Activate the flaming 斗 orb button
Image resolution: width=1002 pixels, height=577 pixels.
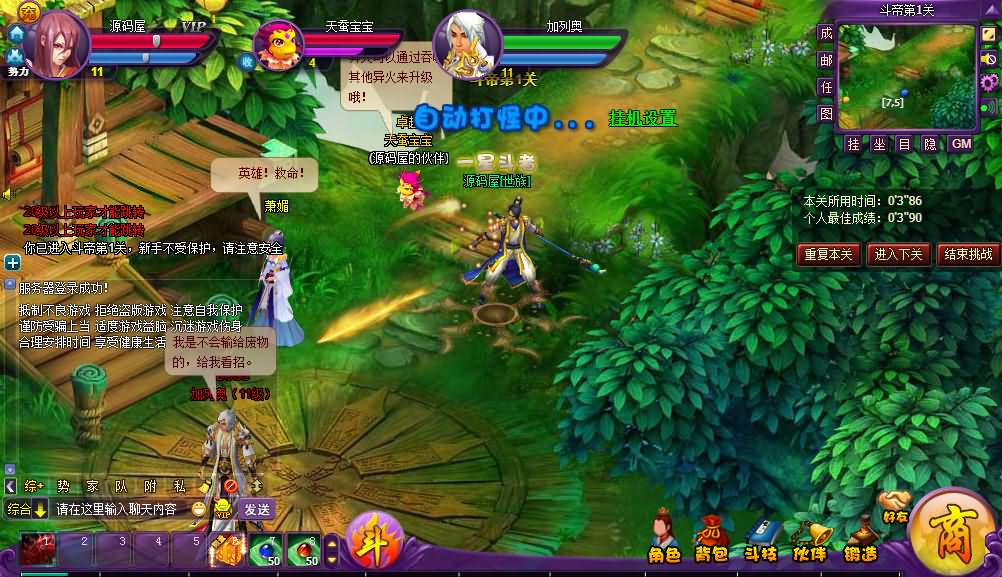click(x=375, y=543)
